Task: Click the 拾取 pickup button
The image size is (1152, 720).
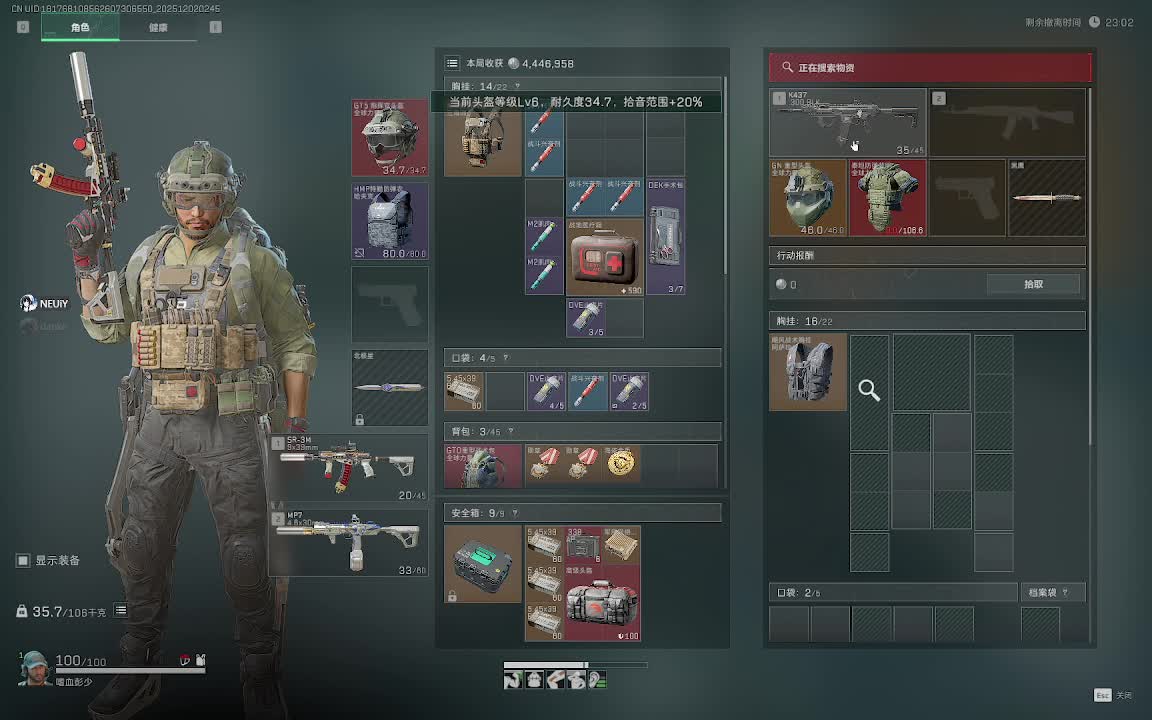Action: point(1033,284)
